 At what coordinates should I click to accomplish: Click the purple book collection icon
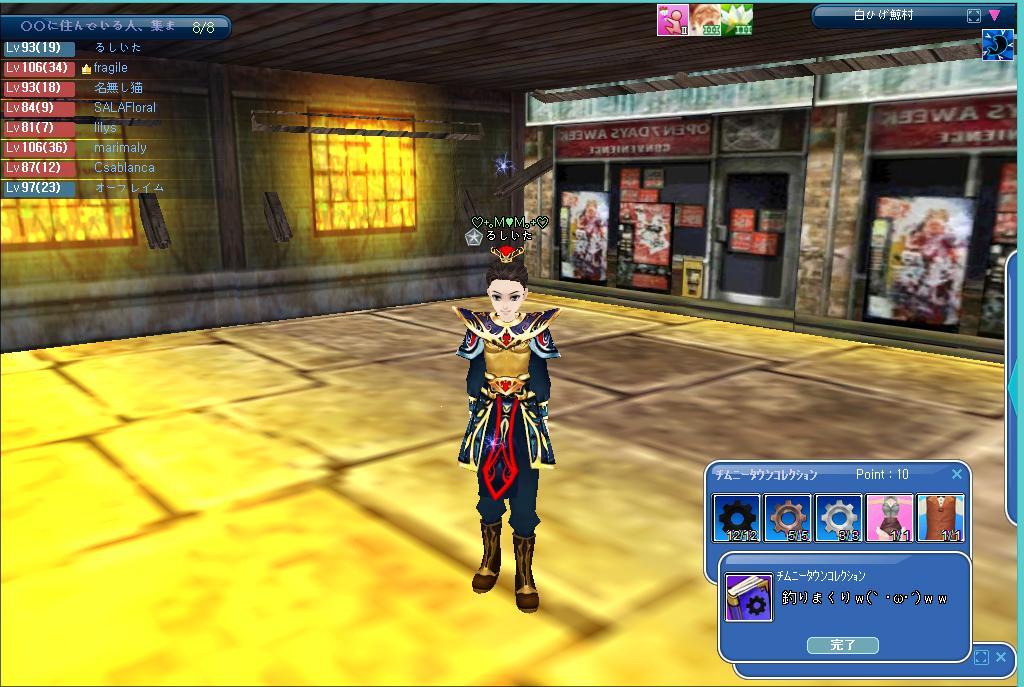coord(748,597)
